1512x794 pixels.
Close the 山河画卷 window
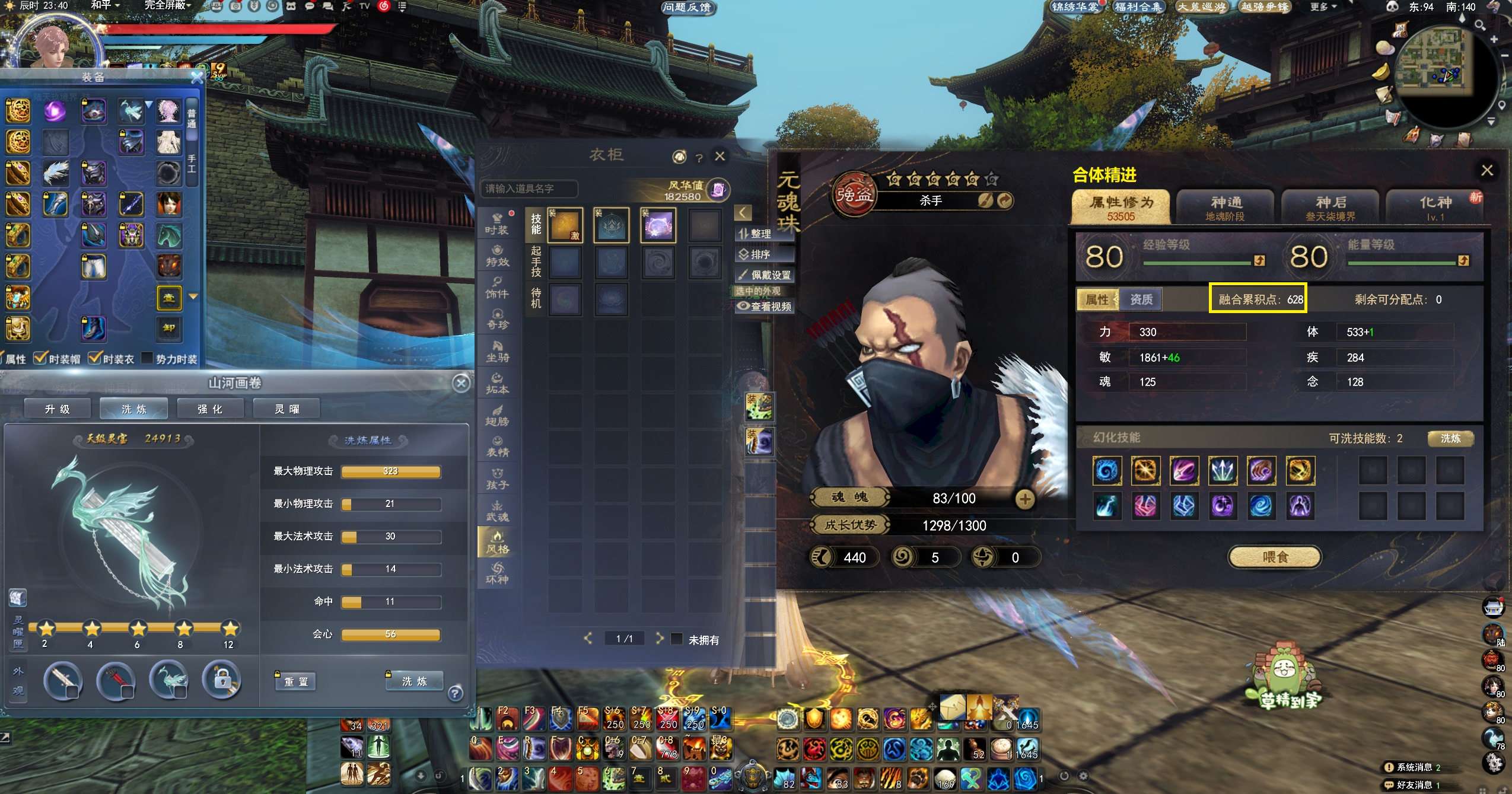coord(461,383)
